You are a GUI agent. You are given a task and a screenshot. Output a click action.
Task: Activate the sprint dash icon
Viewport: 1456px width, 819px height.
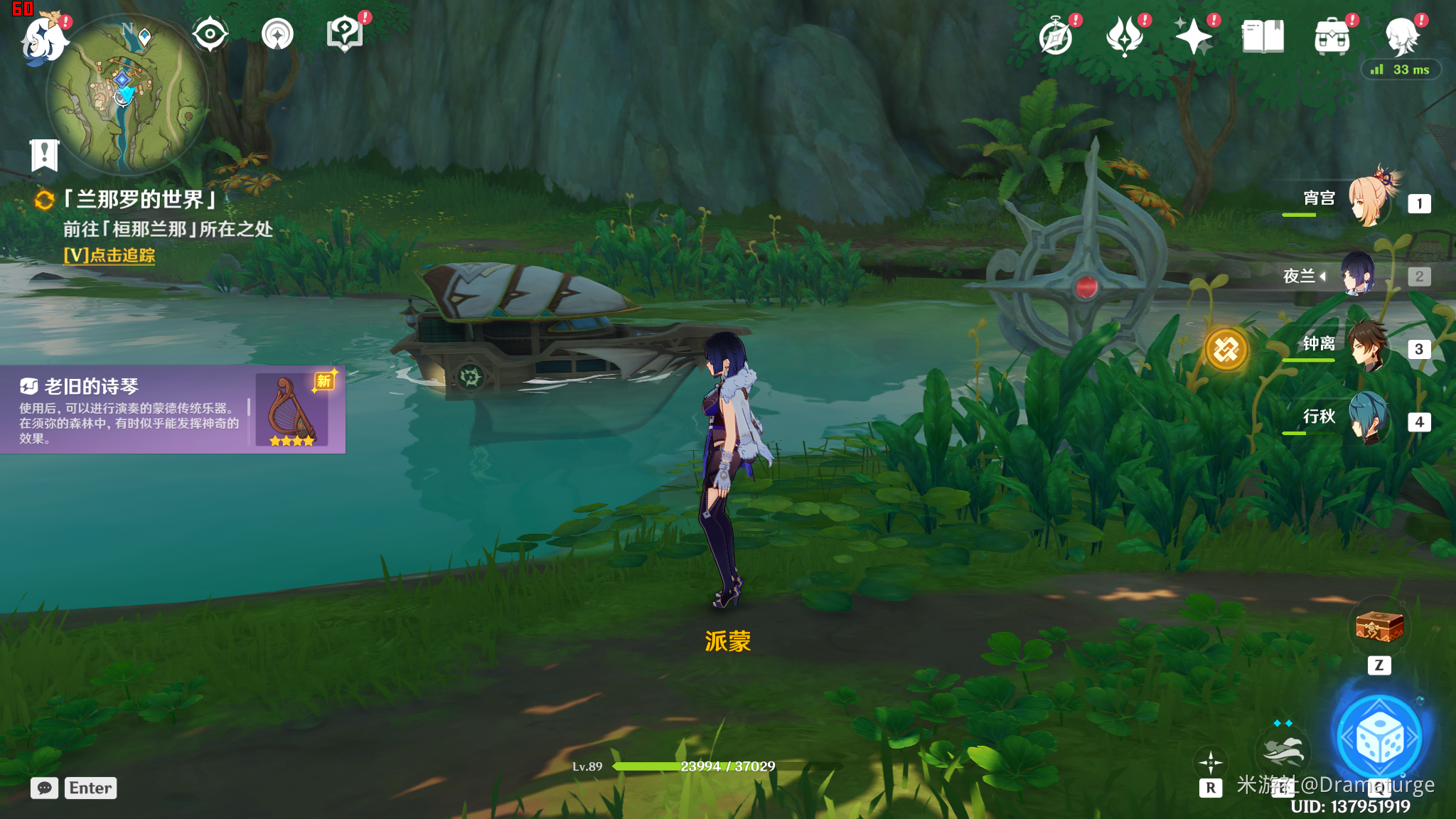tap(1283, 750)
